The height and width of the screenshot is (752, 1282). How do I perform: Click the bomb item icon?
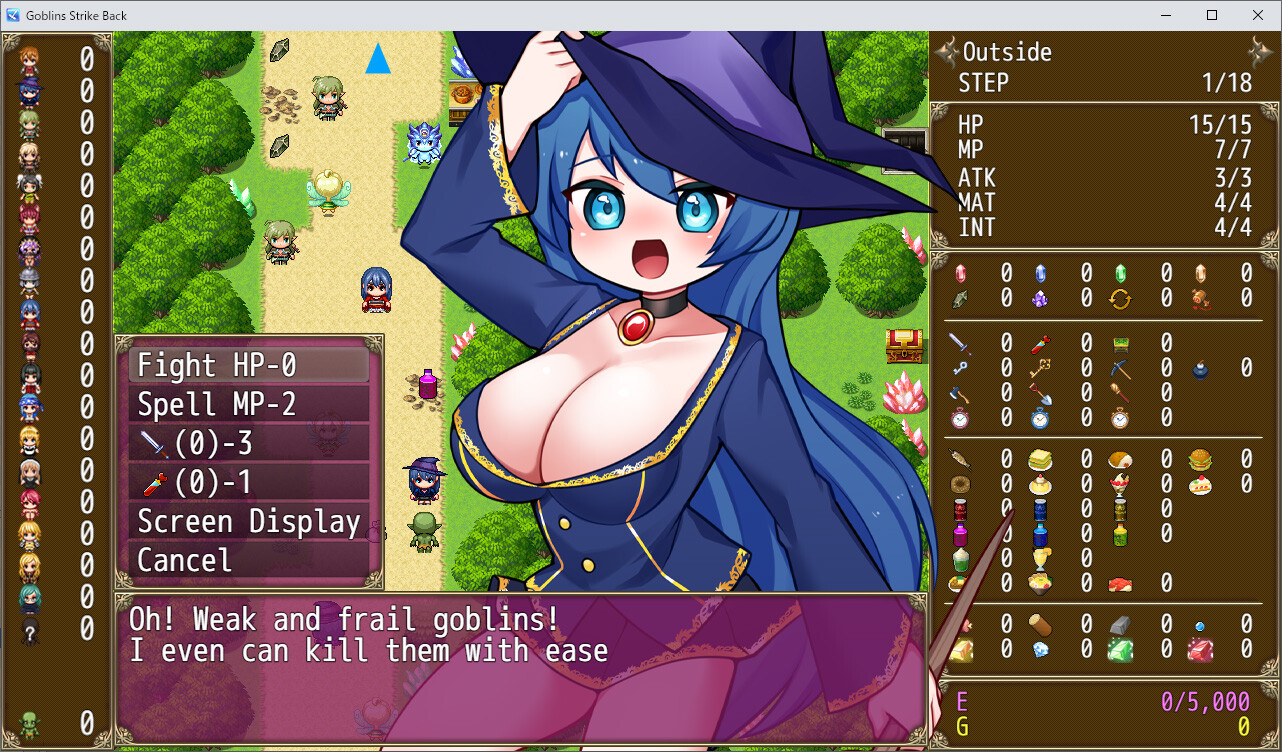pos(1199,370)
